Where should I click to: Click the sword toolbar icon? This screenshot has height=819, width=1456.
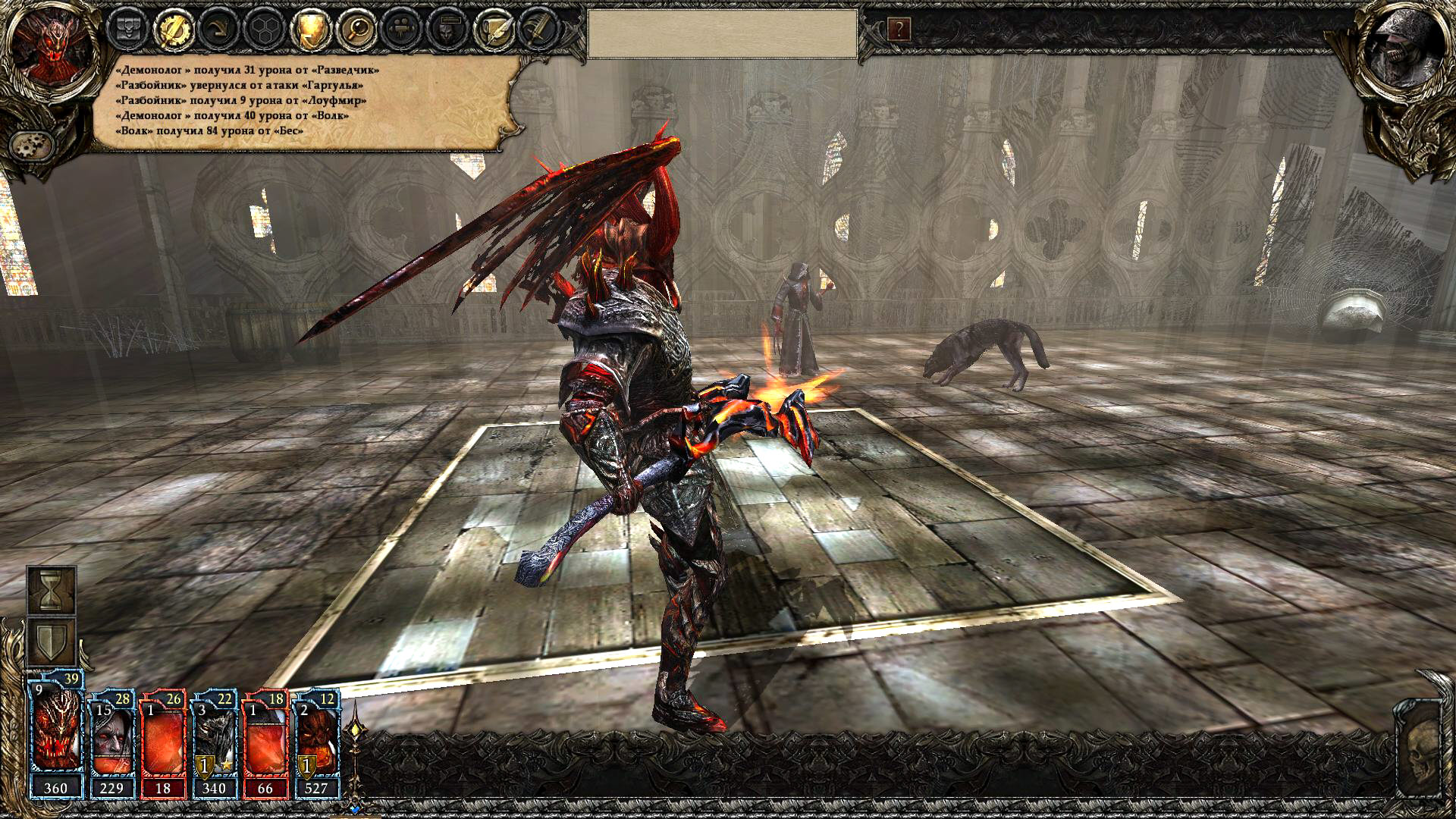537,30
